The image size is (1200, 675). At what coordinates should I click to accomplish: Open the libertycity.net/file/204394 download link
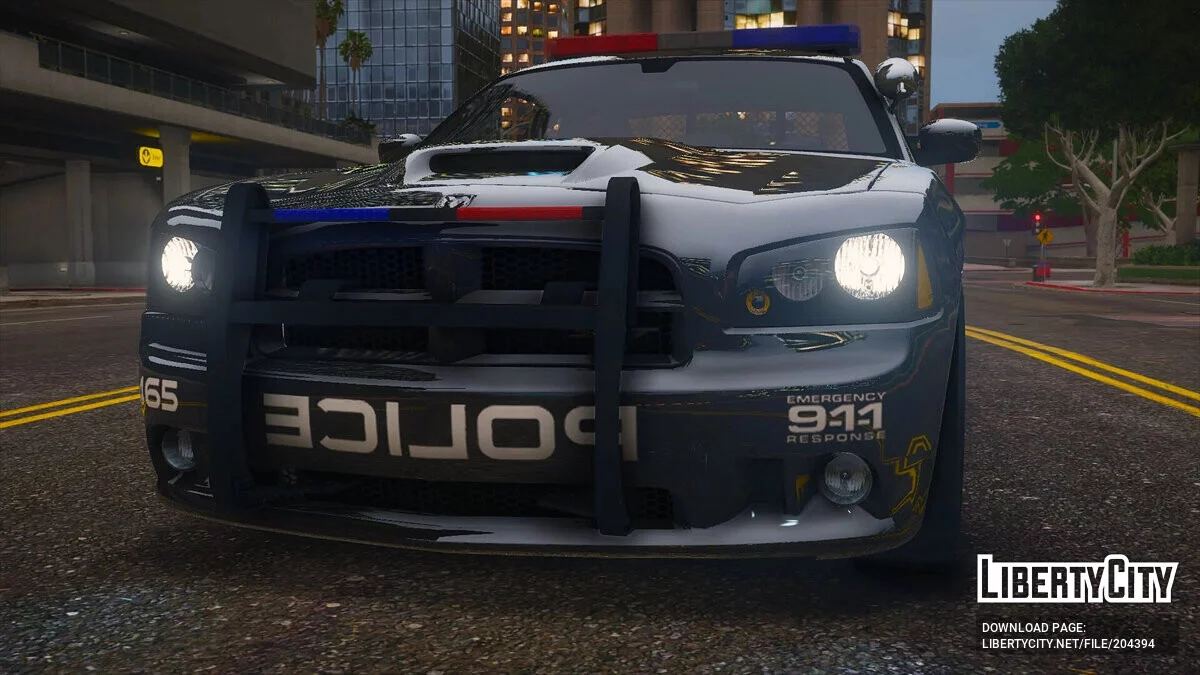(x=1068, y=644)
